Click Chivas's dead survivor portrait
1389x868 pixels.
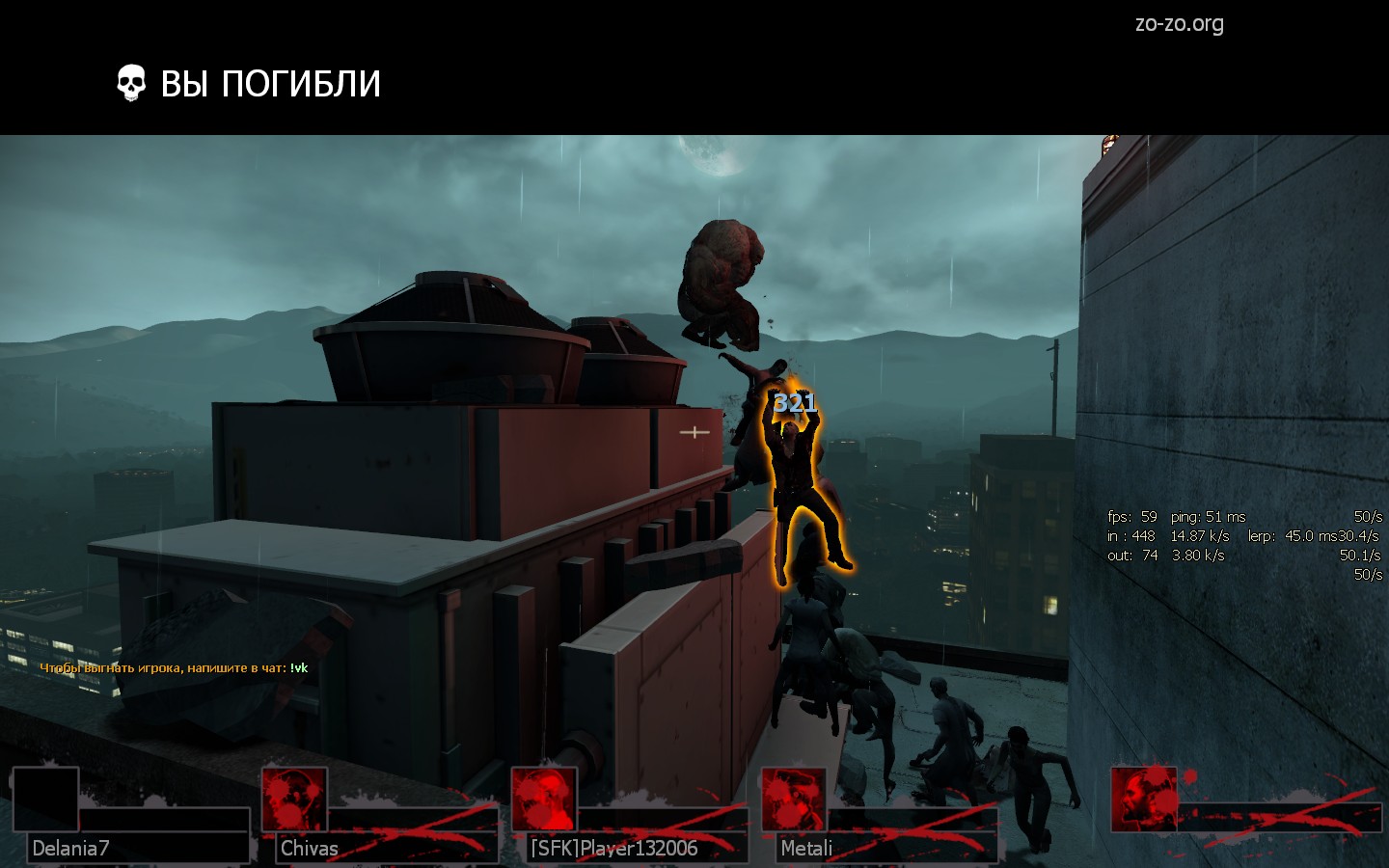294,800
